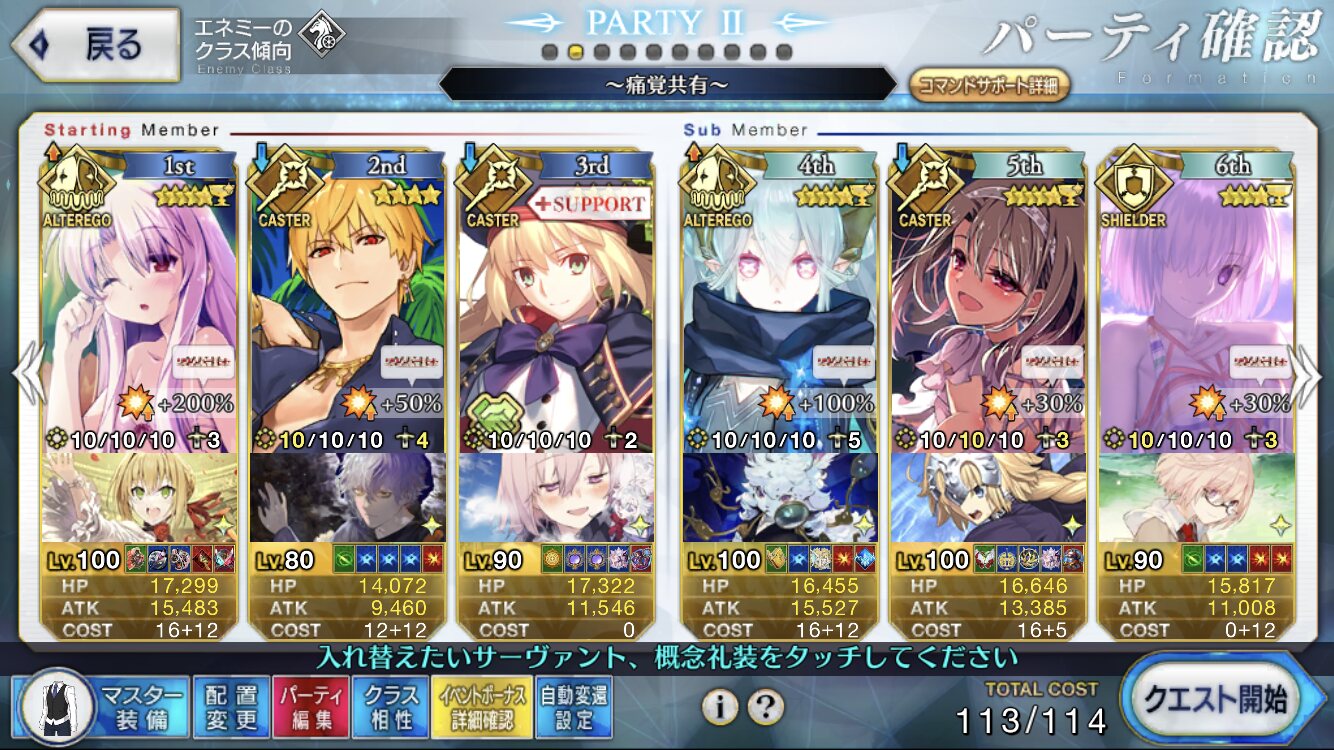This screenshot has height=750, width=1334.
Task: Open the question mark help icon
Action: 765,707
